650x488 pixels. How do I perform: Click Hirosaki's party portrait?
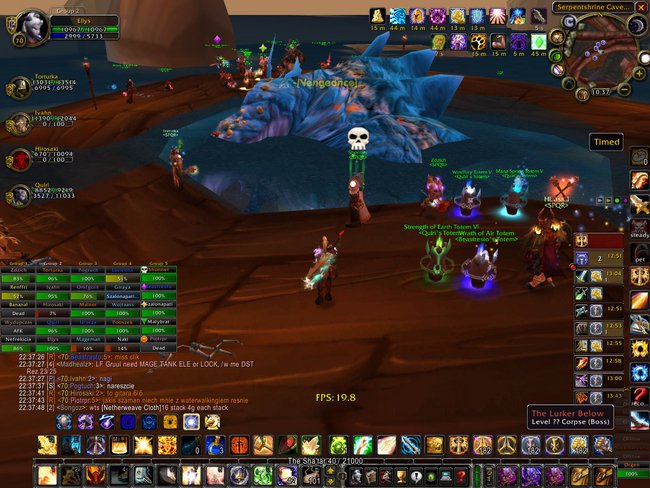pos(18,158)
